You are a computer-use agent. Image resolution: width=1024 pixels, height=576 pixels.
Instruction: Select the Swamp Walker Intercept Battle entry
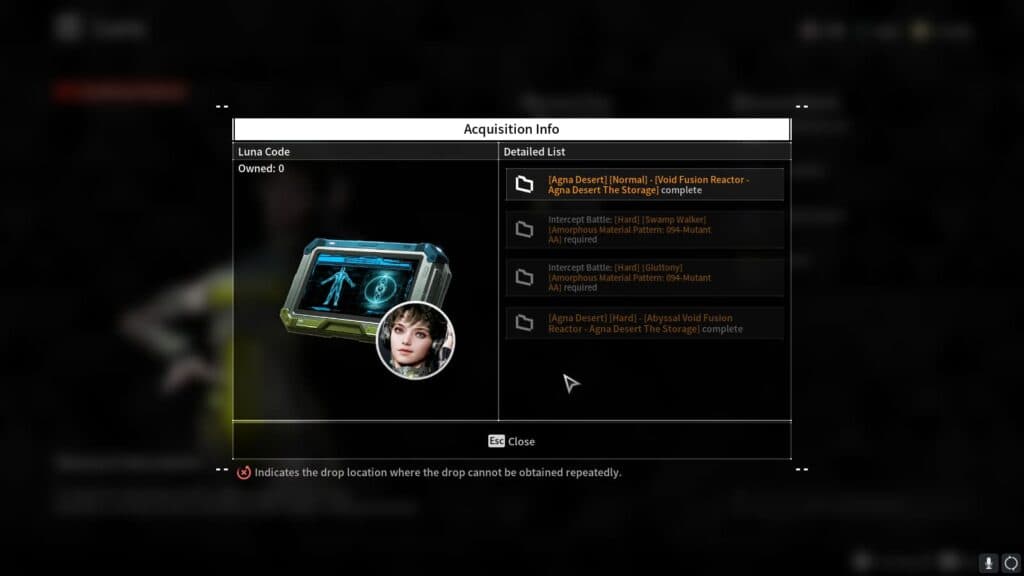pyautogui.click(x=644, y=229)
